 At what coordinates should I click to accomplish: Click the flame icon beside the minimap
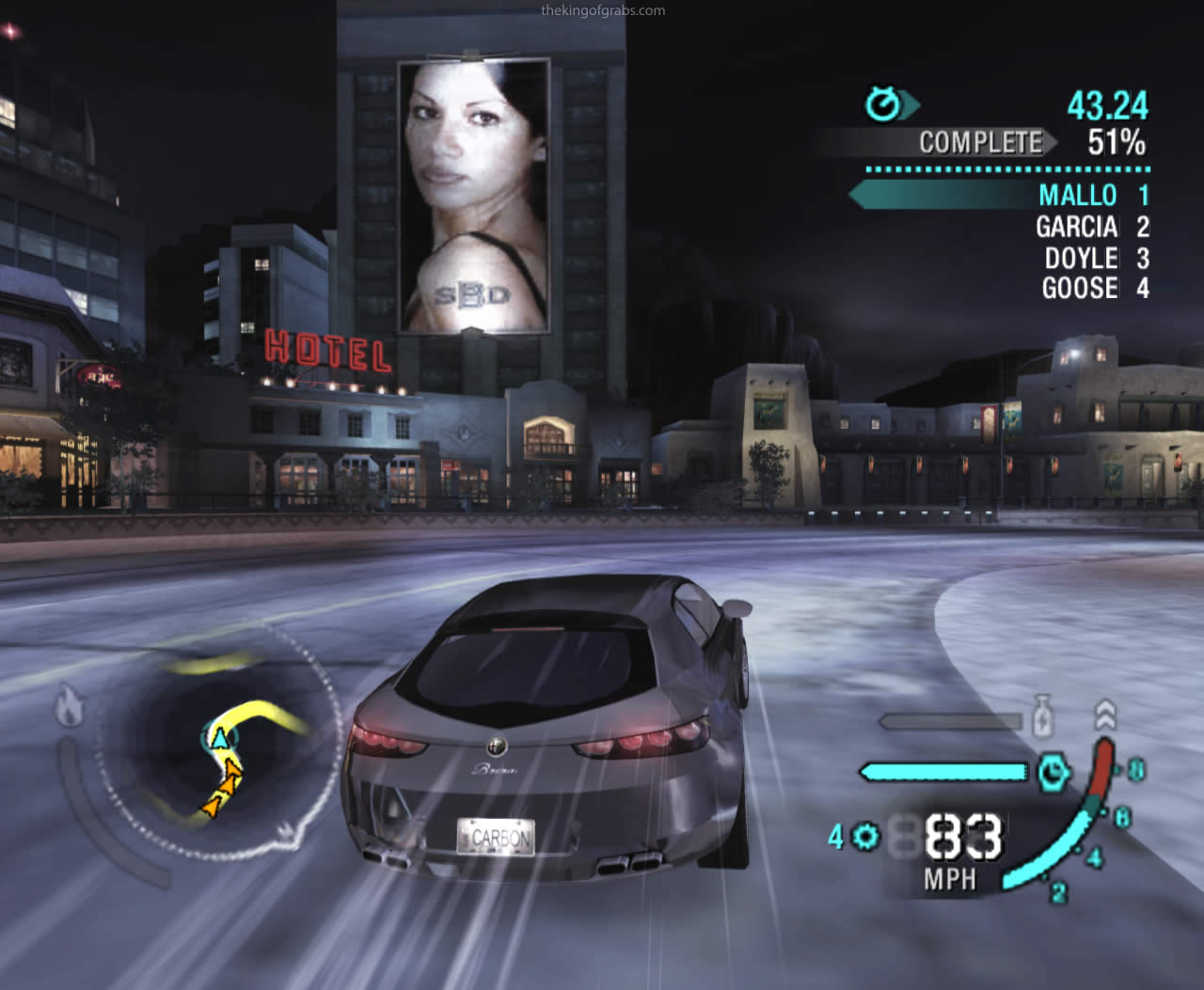tap(69, 707)
